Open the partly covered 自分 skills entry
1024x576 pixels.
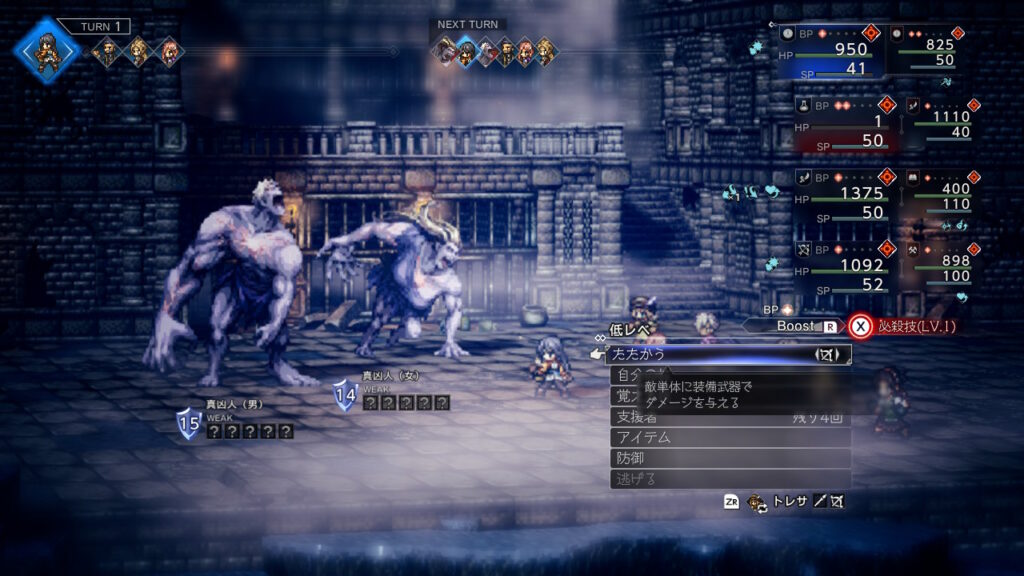[x=624, y=375]
